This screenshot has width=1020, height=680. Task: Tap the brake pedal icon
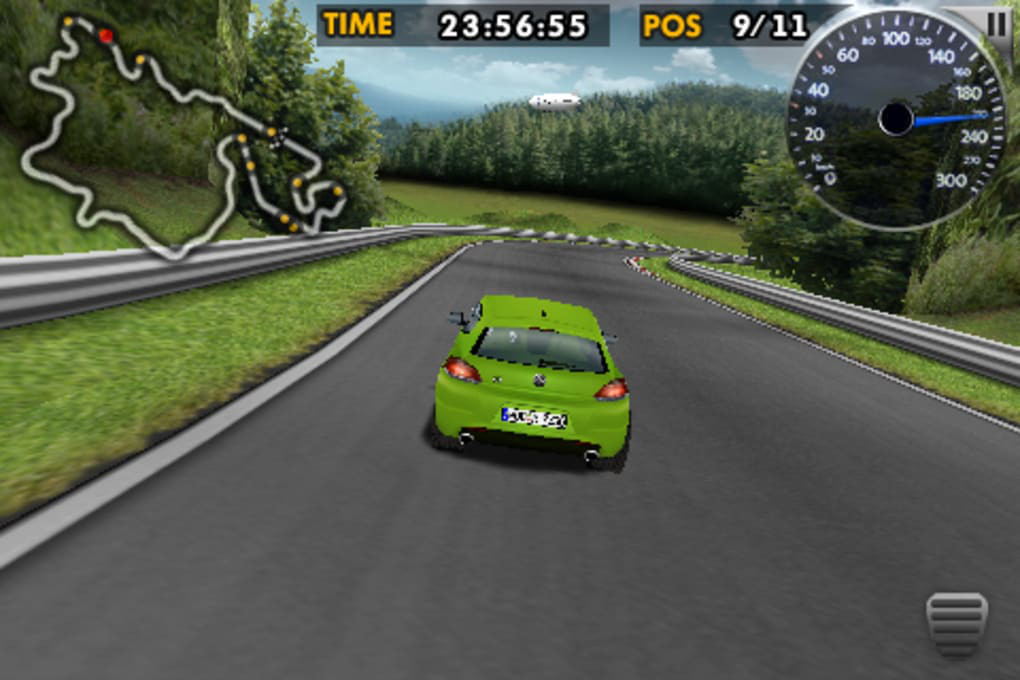point(956,624)
